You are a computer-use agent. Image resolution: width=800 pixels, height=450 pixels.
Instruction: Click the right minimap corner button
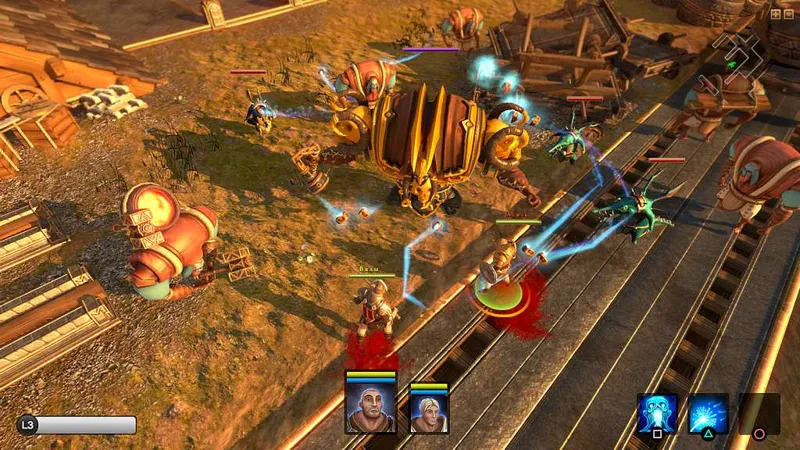tap(787, 14)
